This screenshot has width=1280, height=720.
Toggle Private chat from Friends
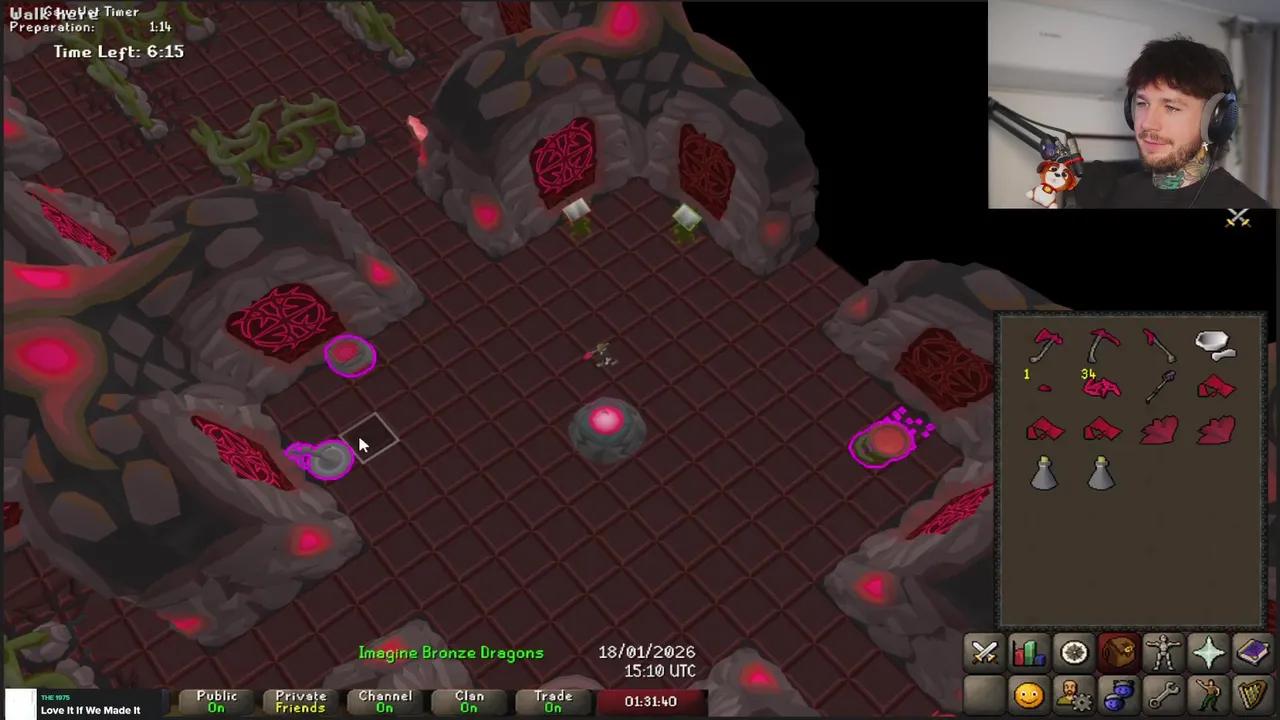click(x=300, y=701)
